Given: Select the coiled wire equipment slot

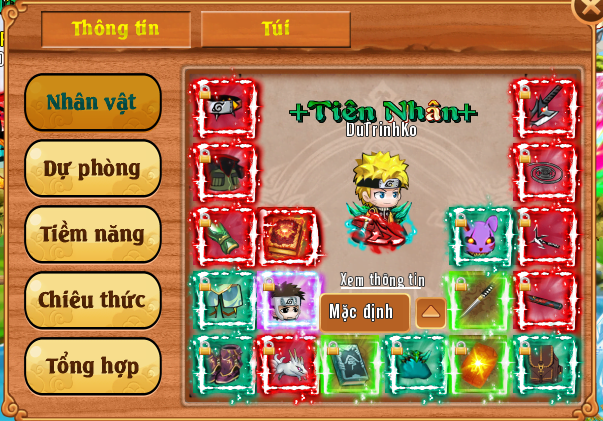Looking at the screenshot, I should (543, 171).
